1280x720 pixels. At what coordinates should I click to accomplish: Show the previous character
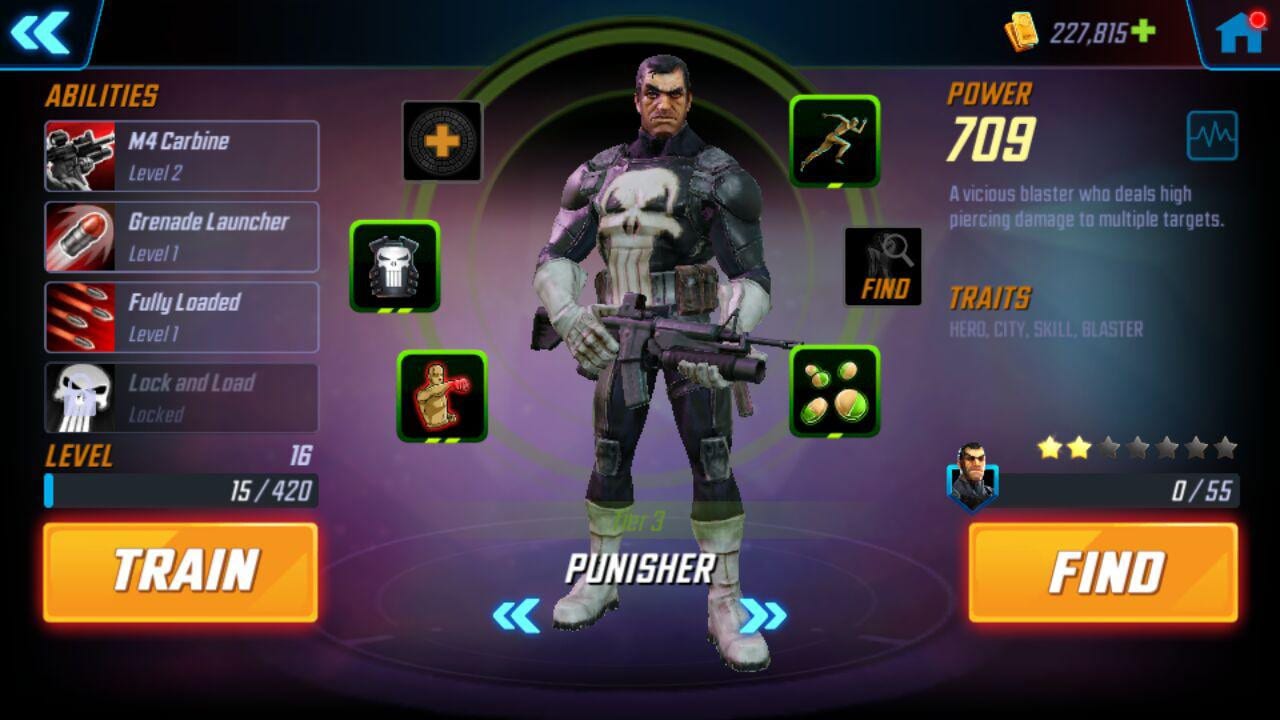click(x=516, y=615)
